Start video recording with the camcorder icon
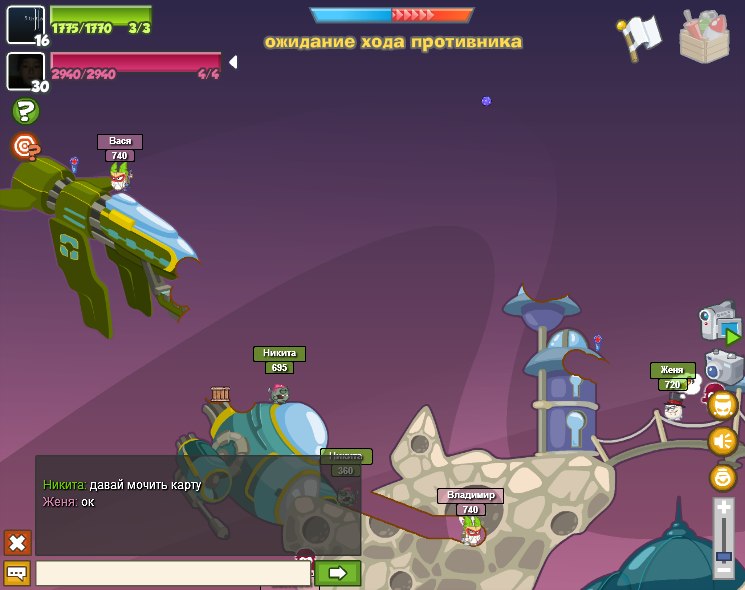 pyautogui.click(x=719, y=324)
